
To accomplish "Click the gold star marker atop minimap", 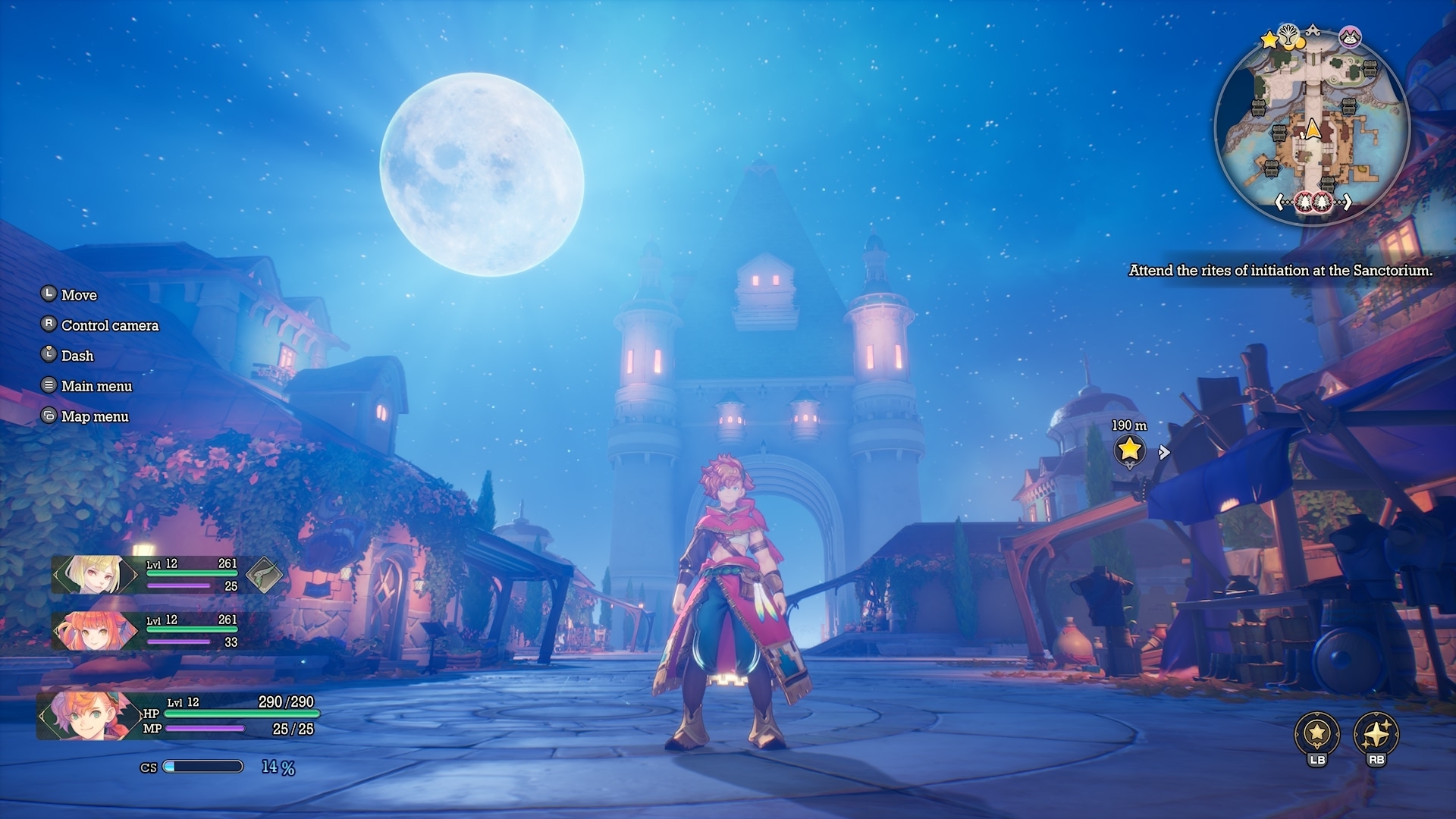I will click(x=1269, y=39).
